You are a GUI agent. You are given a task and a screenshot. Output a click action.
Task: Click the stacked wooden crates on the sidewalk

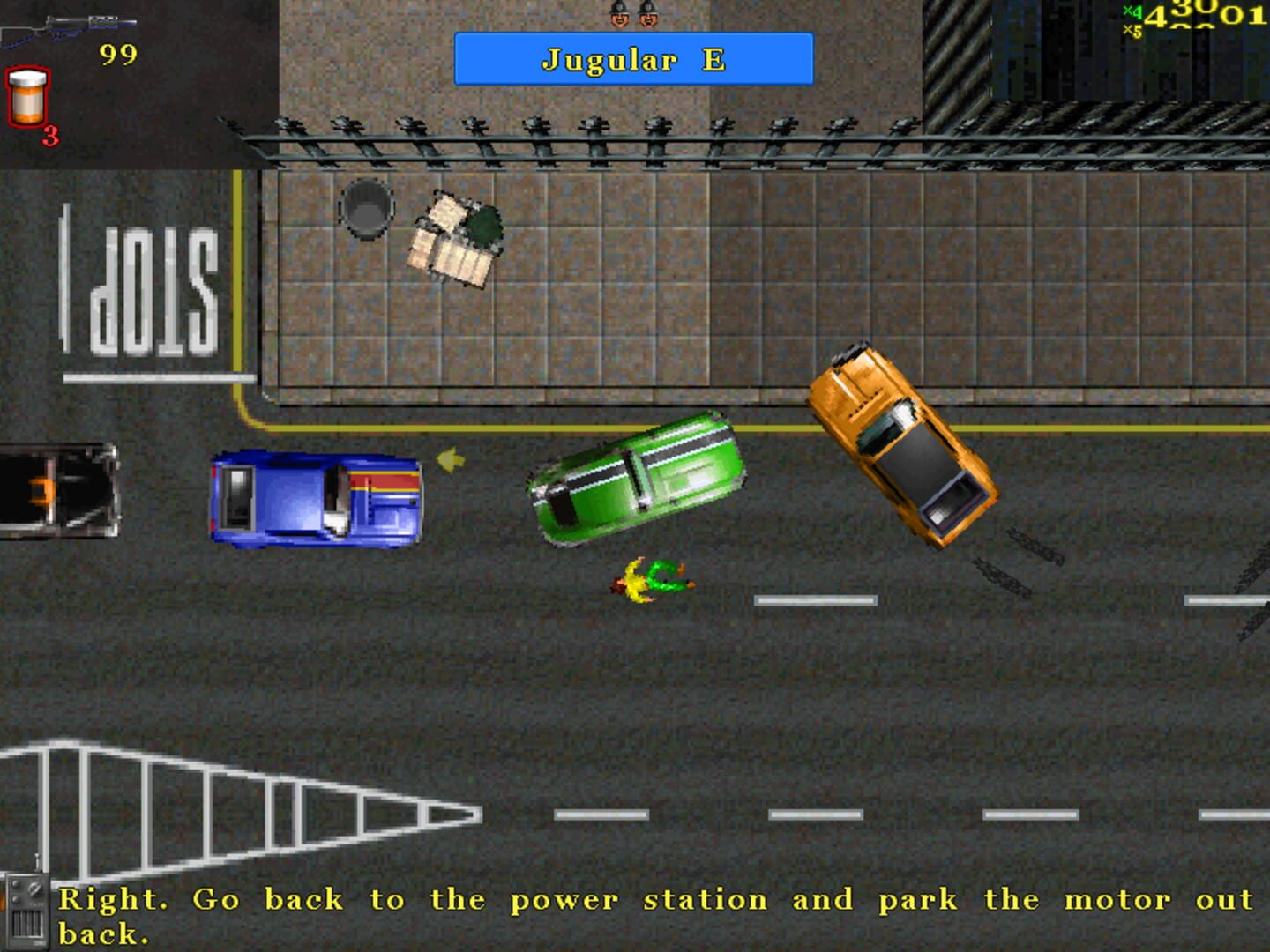point(452,240)
